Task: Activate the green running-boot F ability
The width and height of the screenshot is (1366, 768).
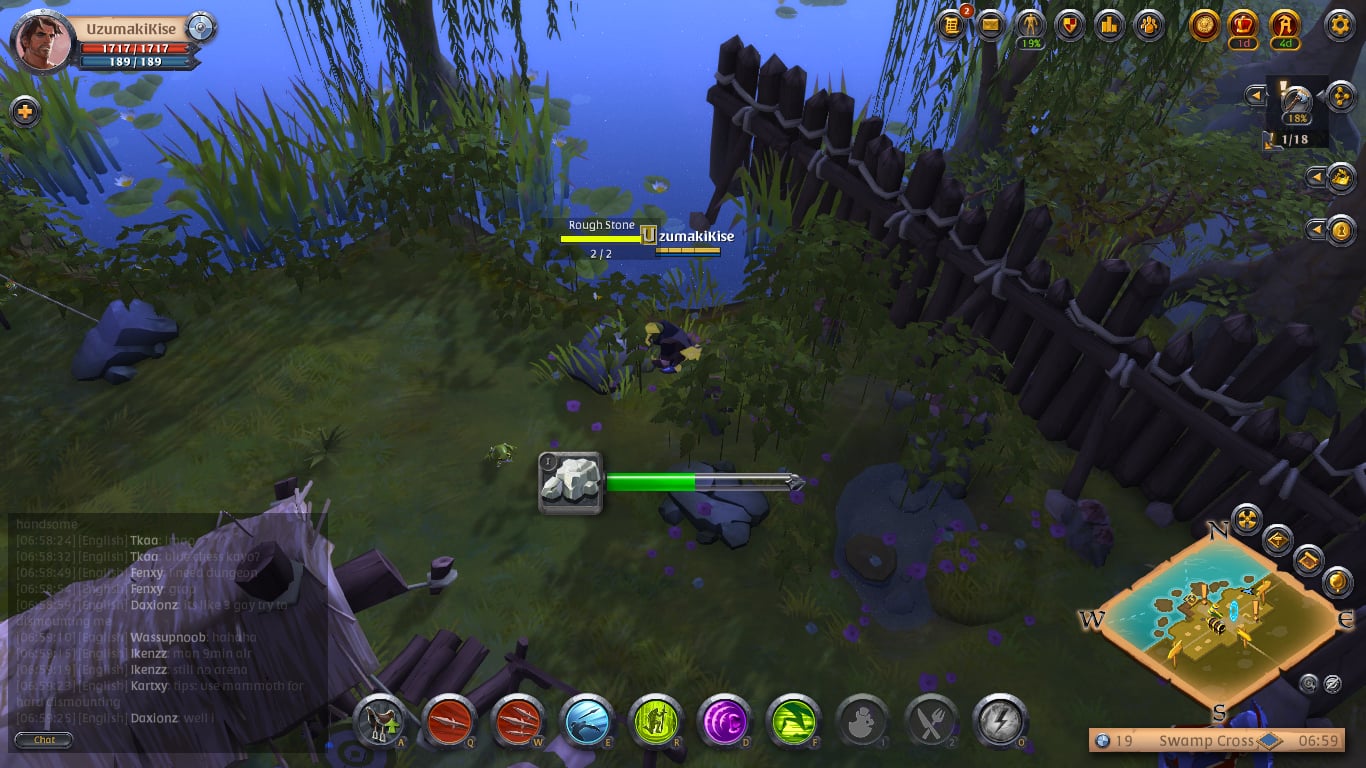Action: tap(791, 720)
